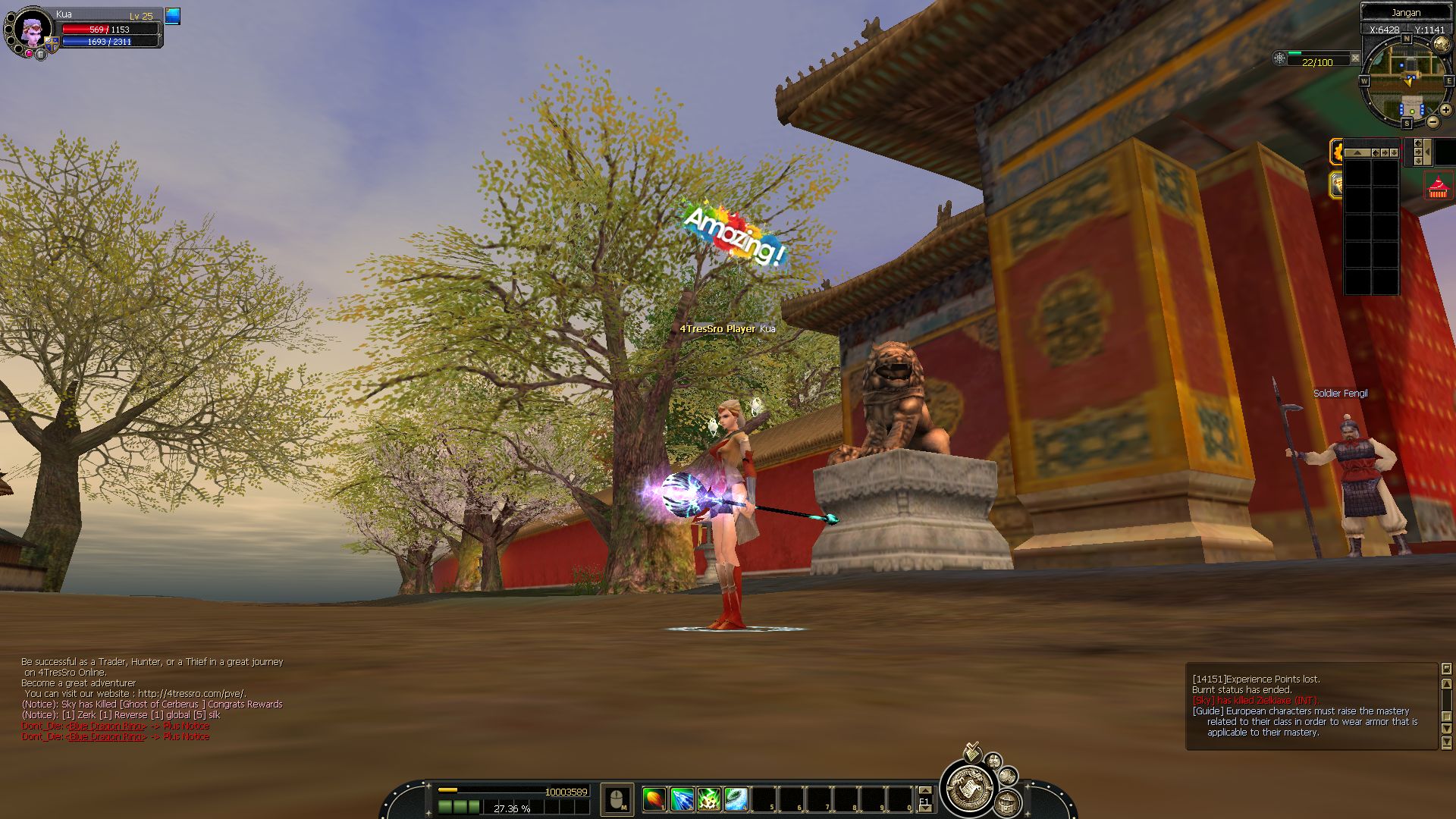
Task: Zoom out the minimap with the minus button
Action: click(x=1432, y=121)
